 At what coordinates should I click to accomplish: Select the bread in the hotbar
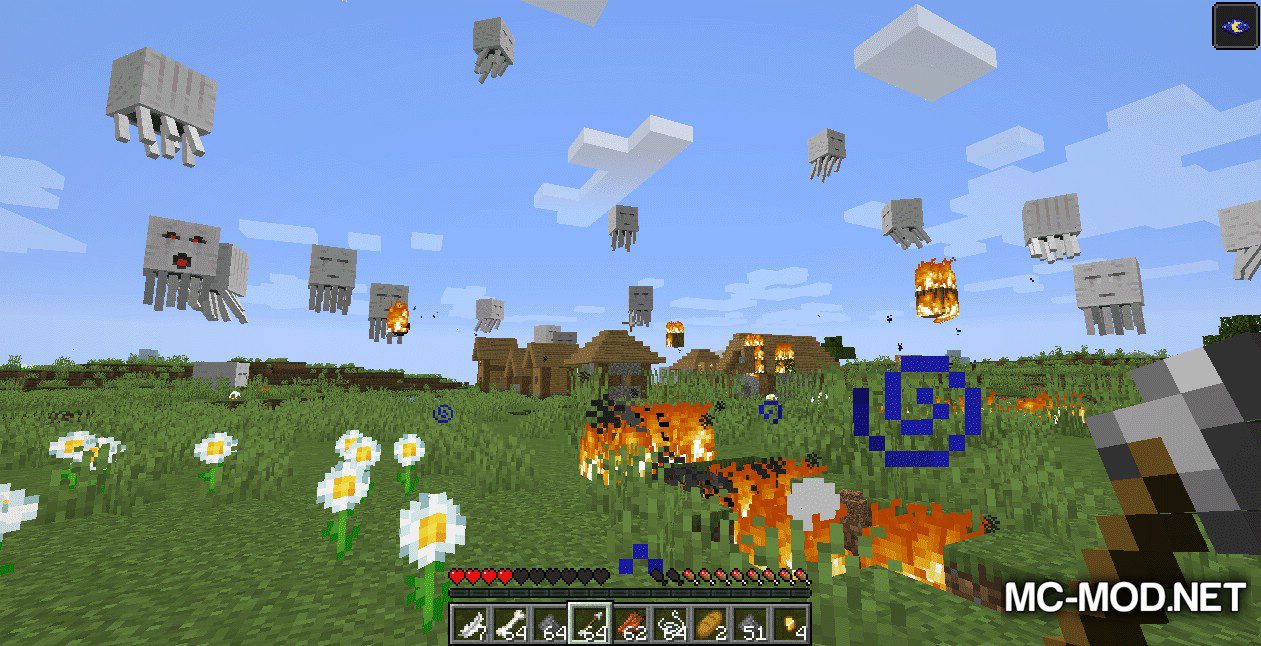[709, 624]
